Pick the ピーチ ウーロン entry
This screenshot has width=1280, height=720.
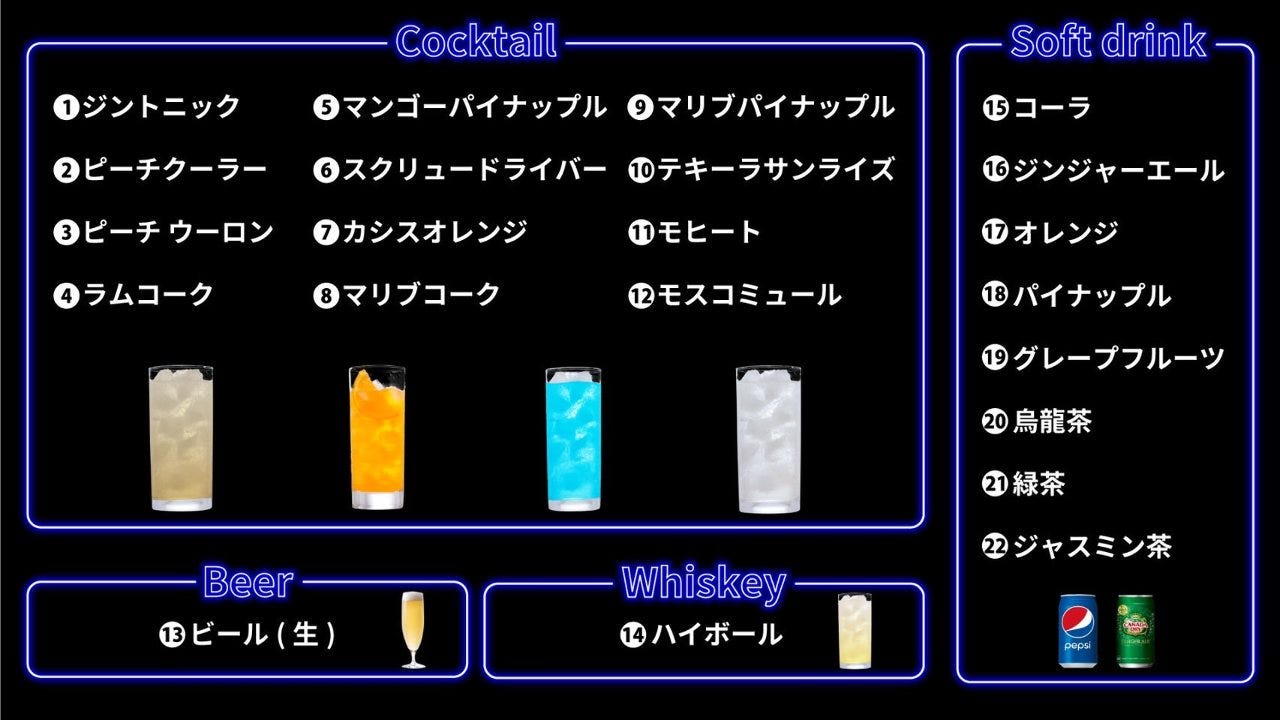tap(164, 233)
